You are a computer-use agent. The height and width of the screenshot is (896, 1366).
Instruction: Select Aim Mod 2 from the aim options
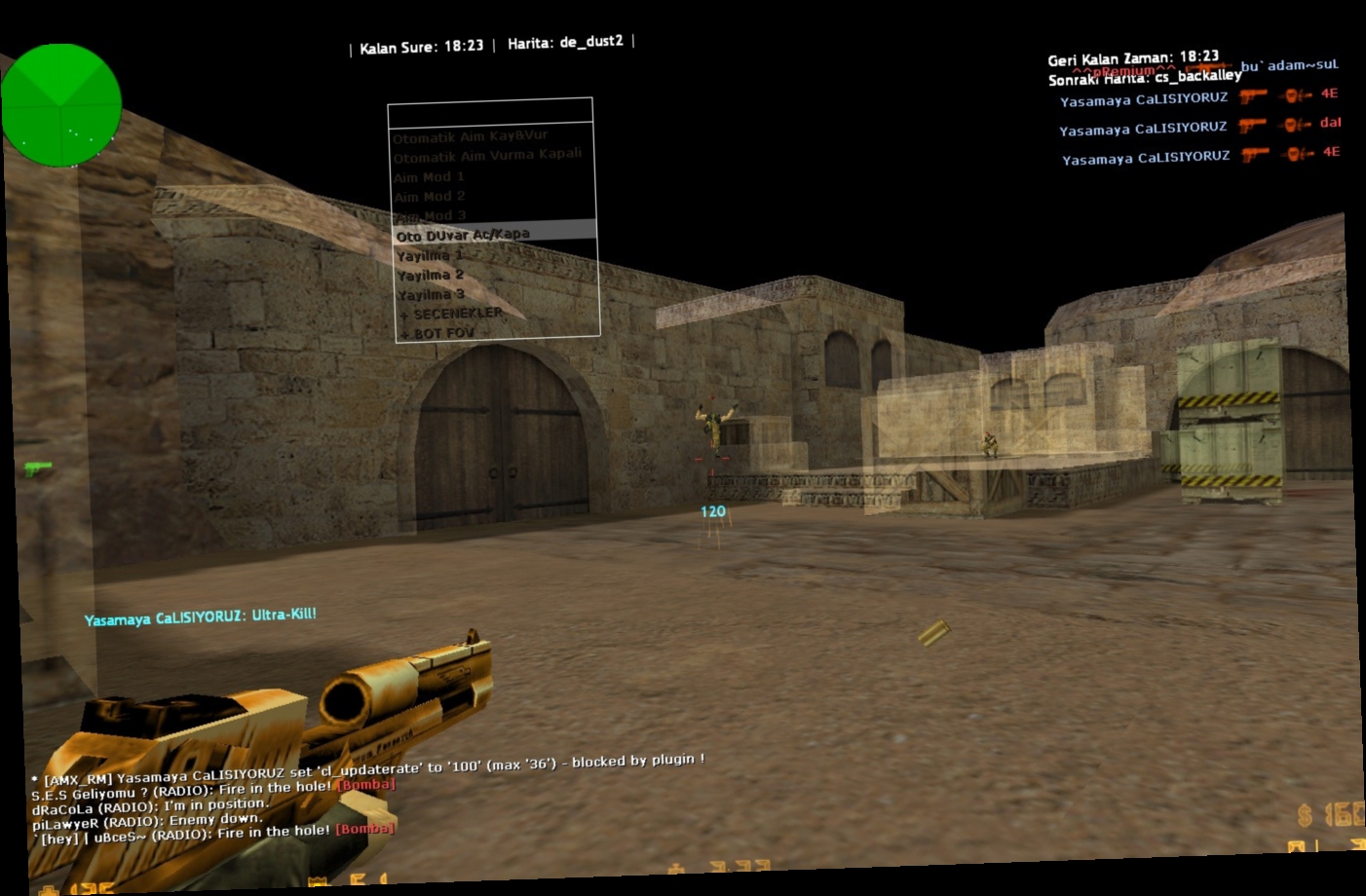coord(428,196)
